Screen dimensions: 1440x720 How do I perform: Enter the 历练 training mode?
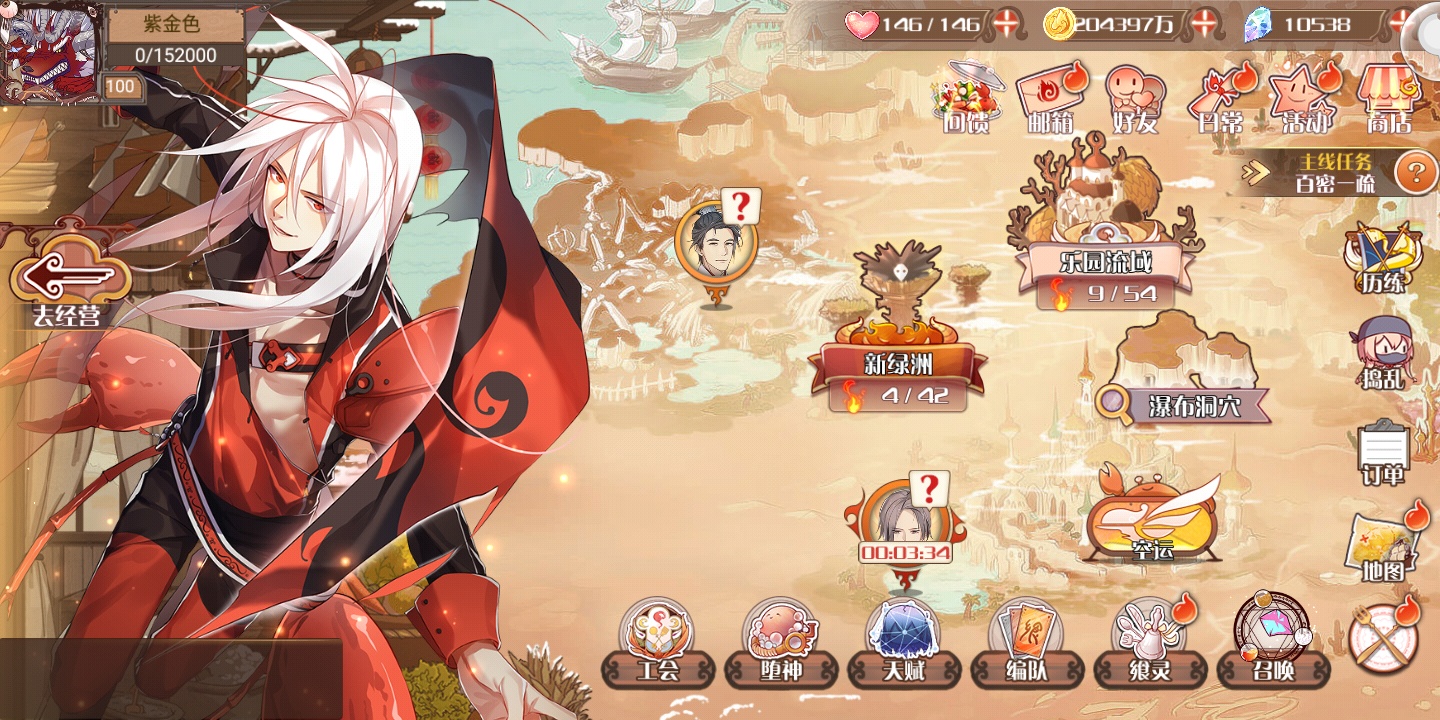[1384, 258]
